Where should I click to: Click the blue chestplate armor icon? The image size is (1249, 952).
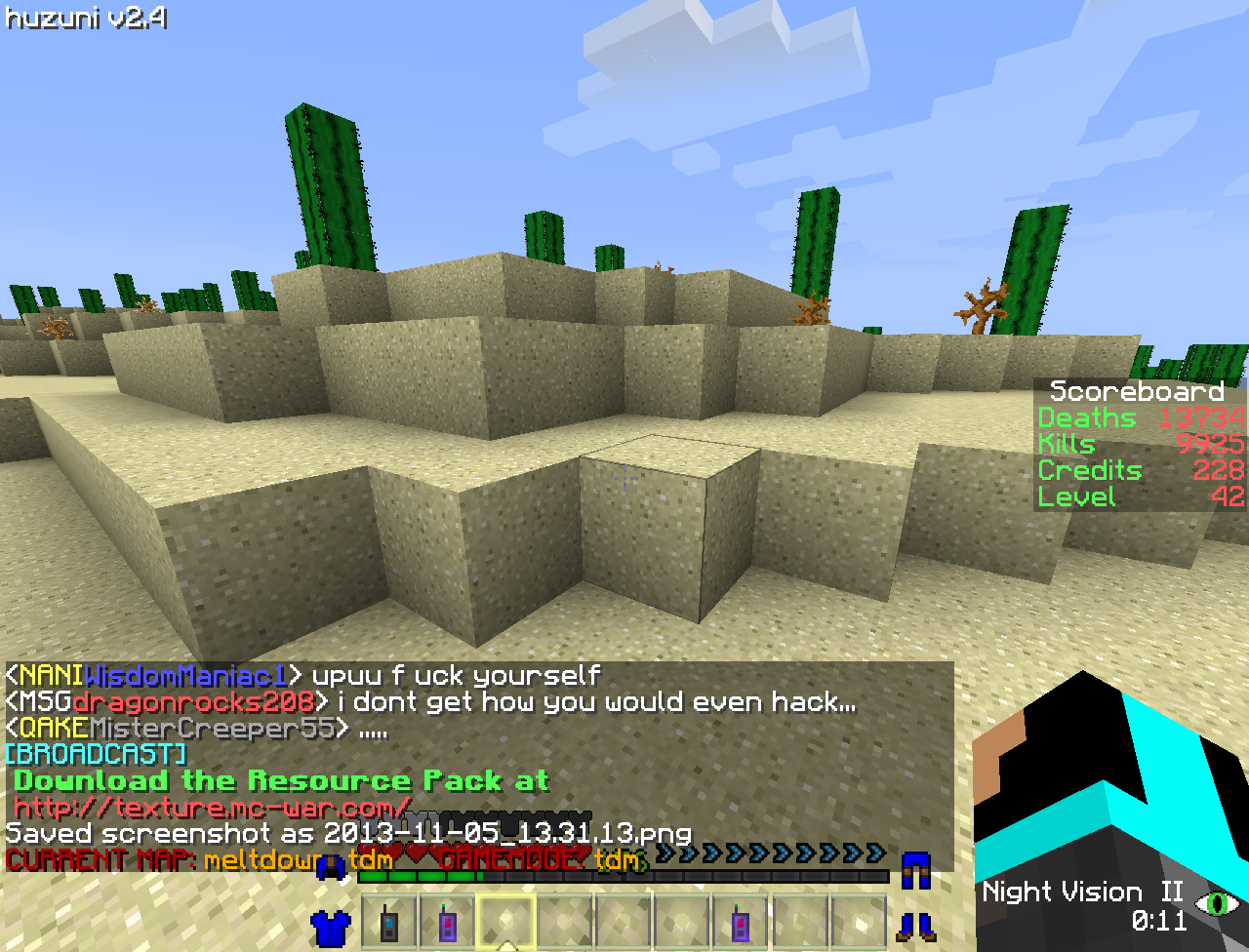coord(331,926)
